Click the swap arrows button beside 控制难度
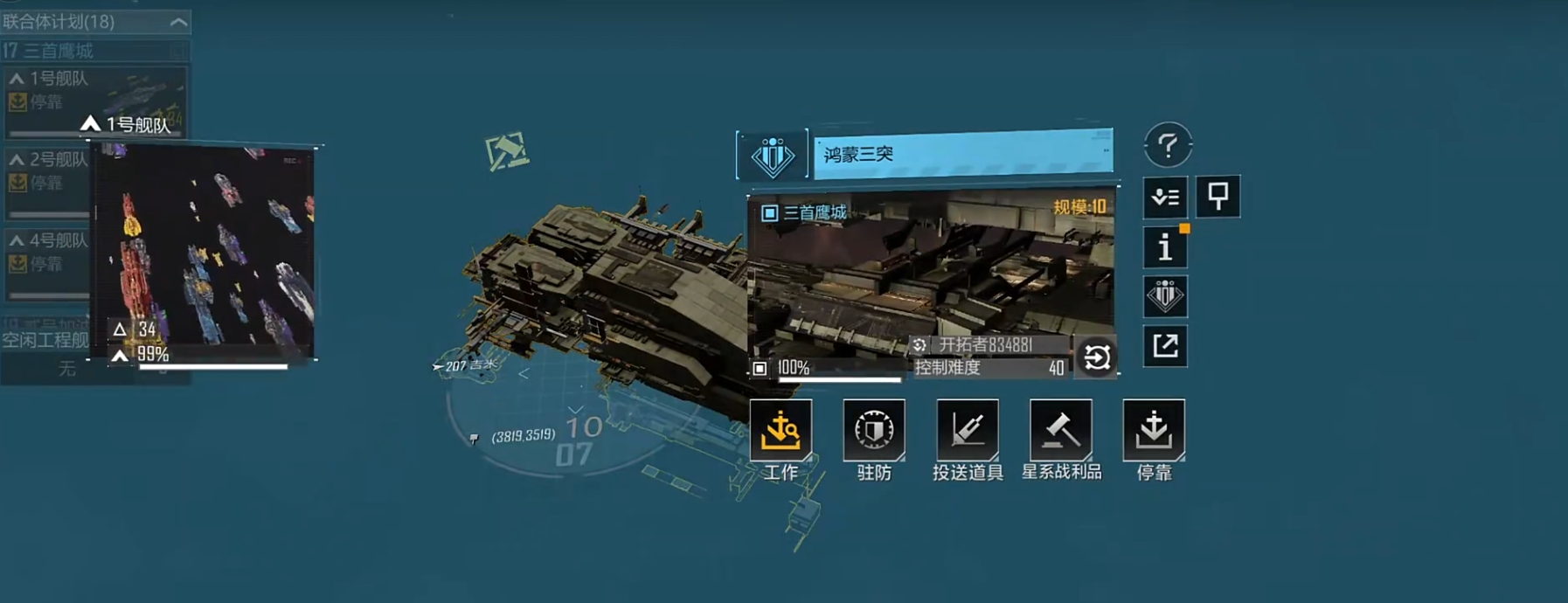Image resolution: width=1568 pixels, height=603 pixels. (x=1096, y=357)
